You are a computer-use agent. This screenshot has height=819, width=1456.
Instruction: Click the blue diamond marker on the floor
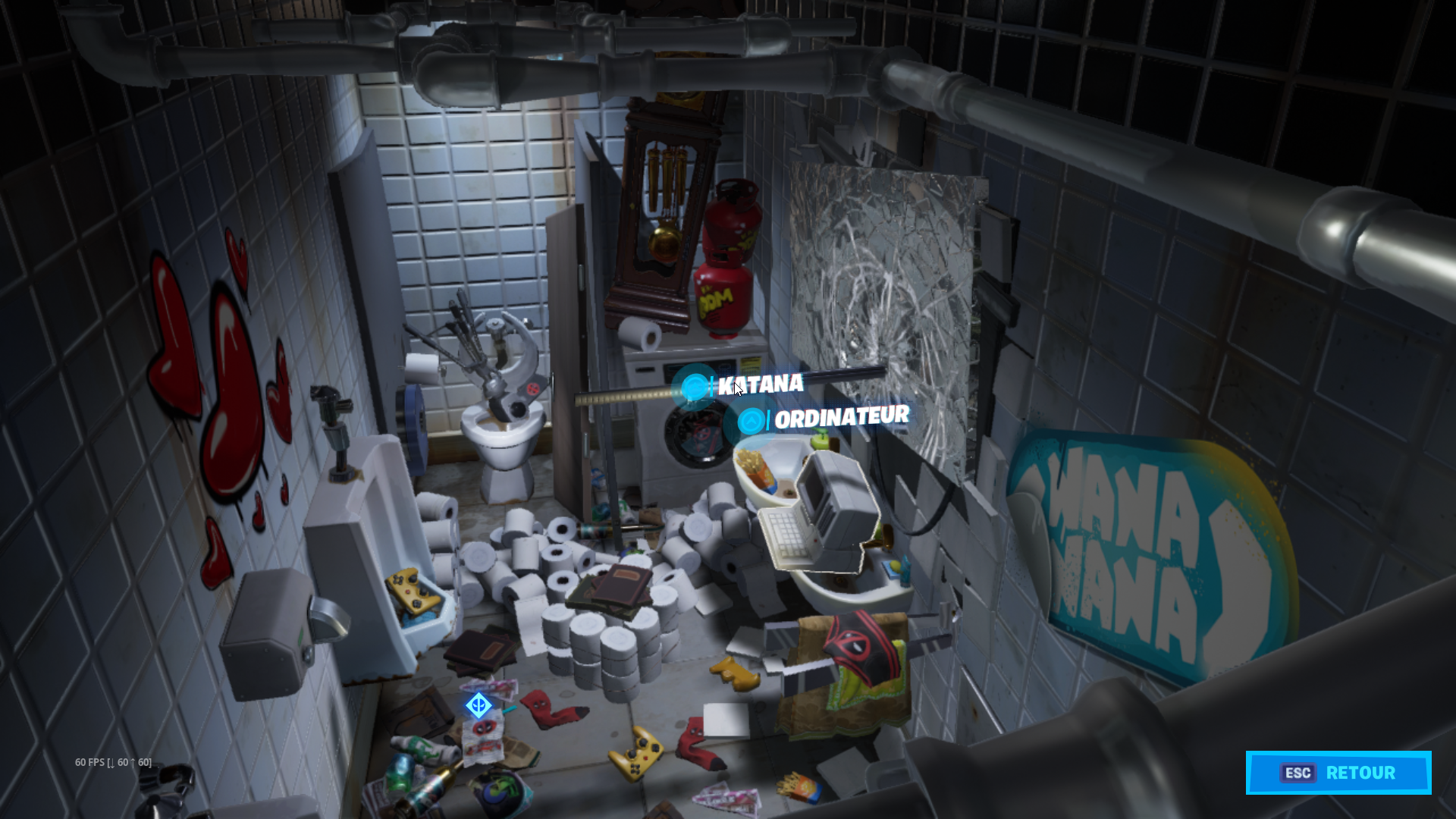click(479, 706)
